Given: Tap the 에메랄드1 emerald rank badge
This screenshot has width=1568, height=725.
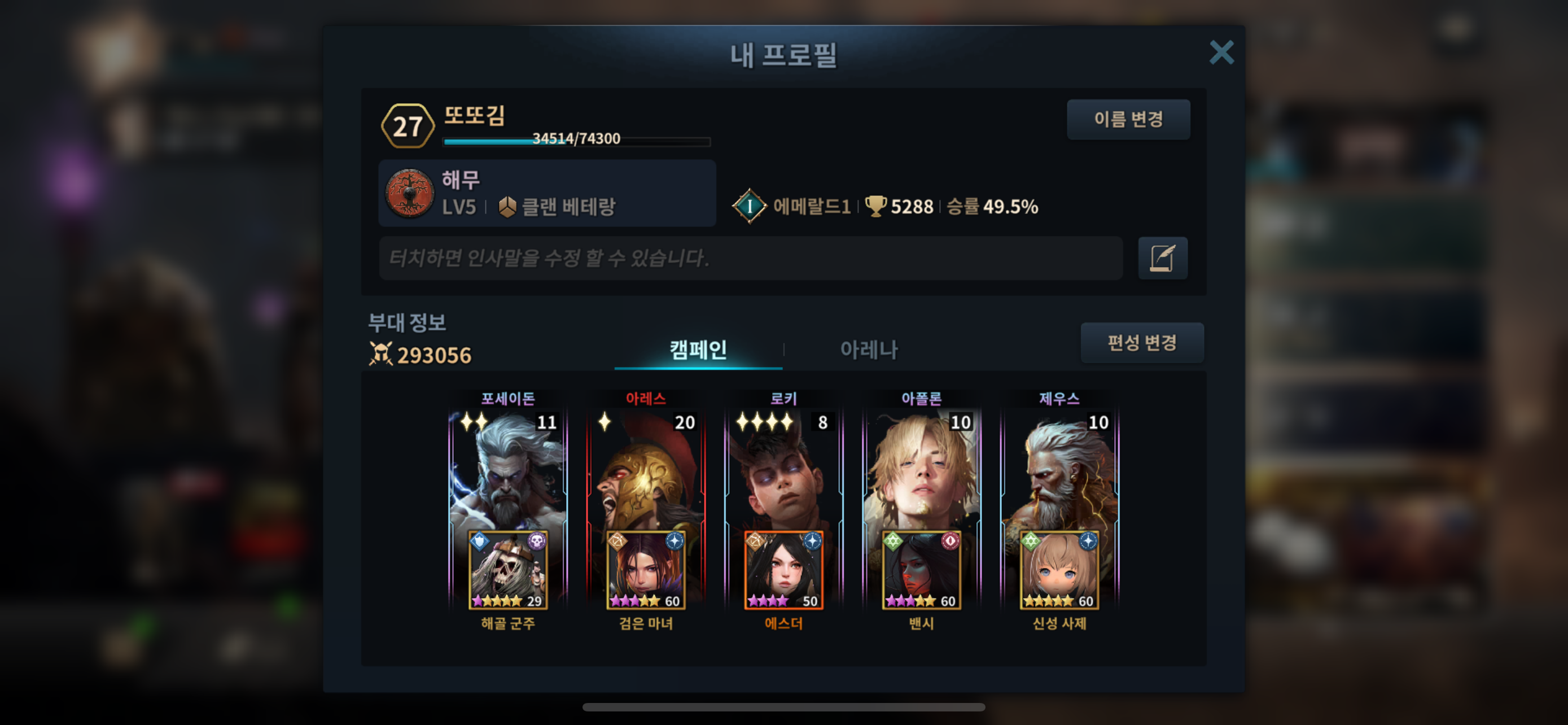Looking at the screenshot, I should coord(750,206).
